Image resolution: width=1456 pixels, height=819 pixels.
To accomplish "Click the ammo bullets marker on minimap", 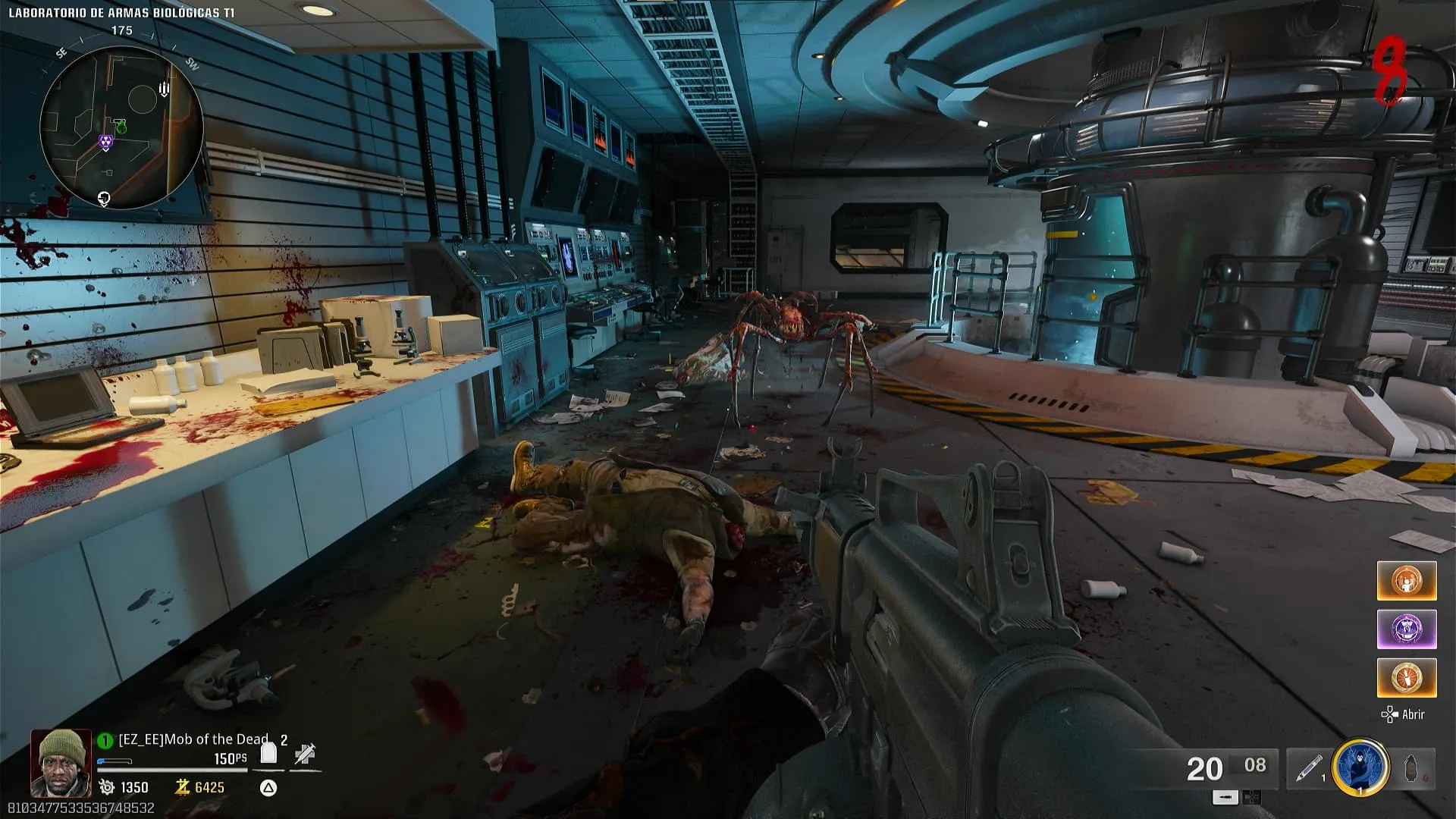I will coord(164,89).
